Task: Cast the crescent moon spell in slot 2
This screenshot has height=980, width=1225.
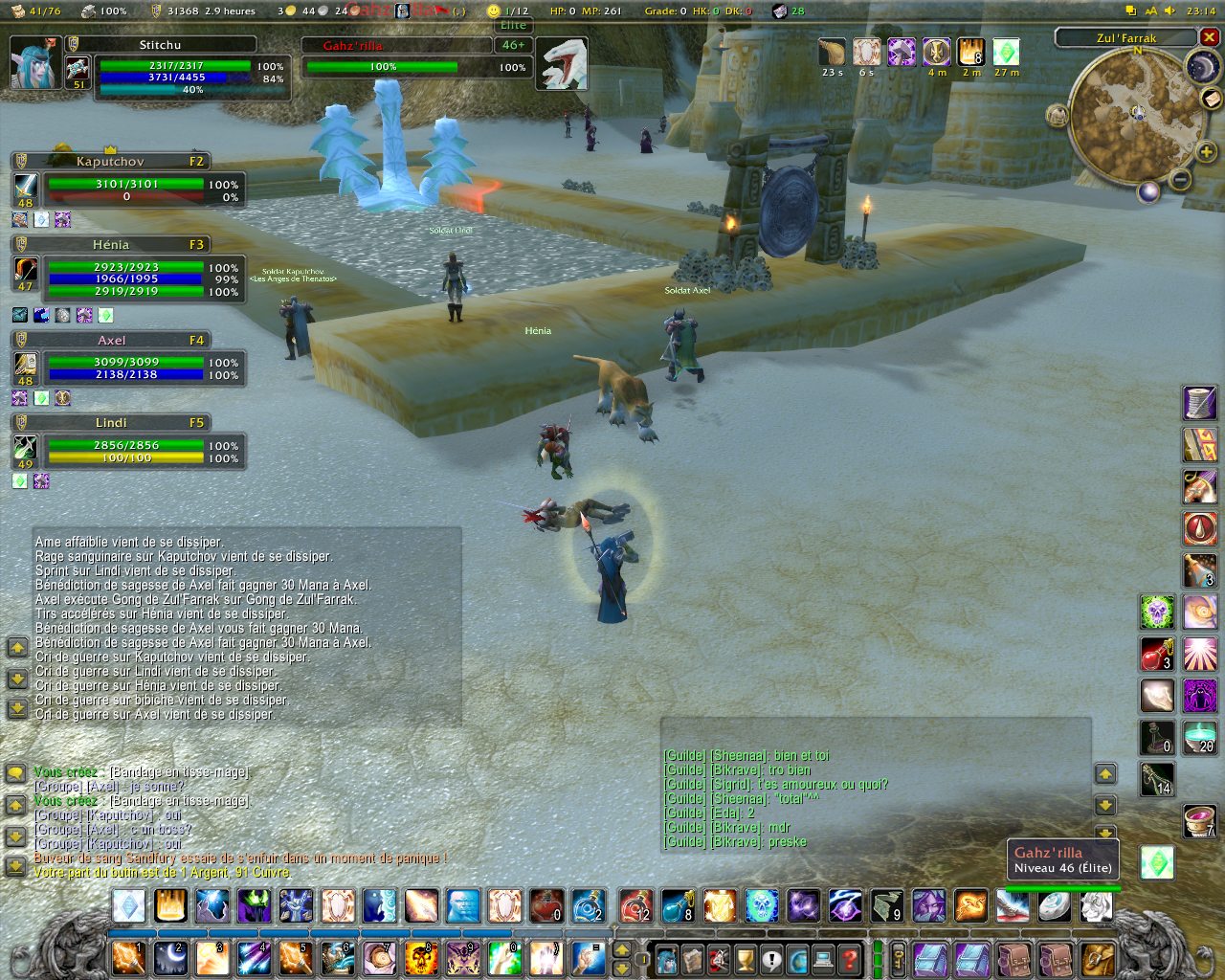Action: 170,958
